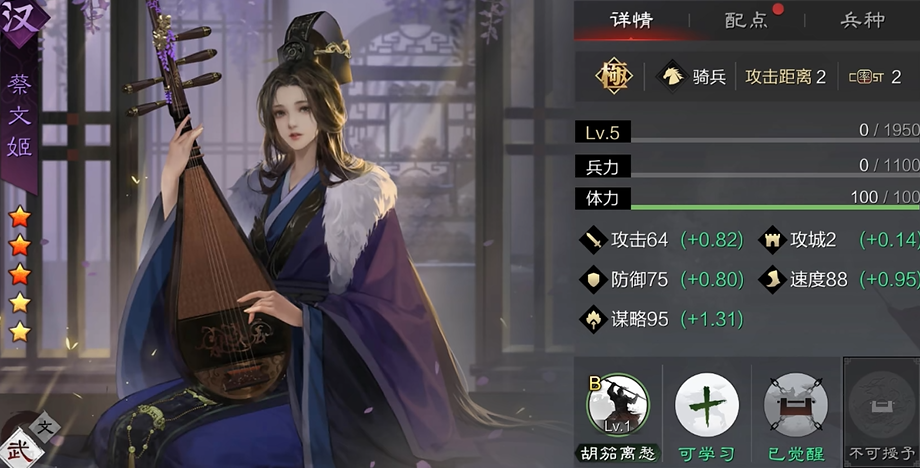Open the 配点 stat allocation tab
Viewport: 920px width, 468px height.
tap(745, 21)
